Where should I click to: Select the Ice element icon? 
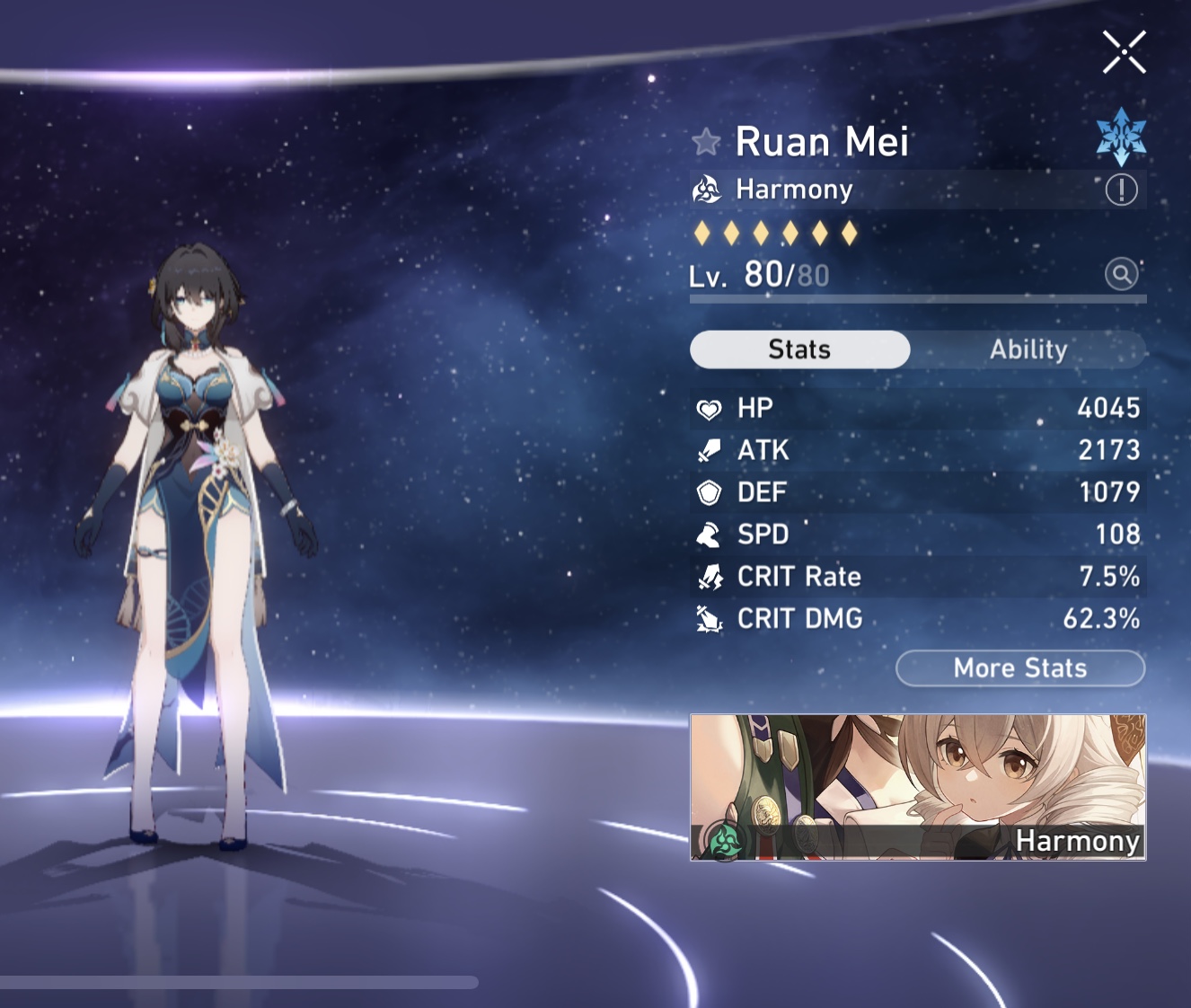(1121, 136)
